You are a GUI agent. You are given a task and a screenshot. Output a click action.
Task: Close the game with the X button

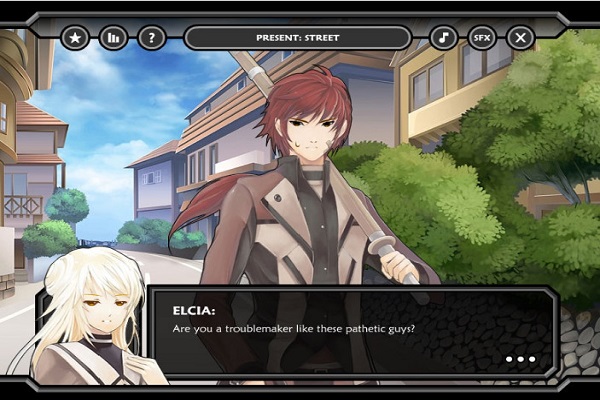click(x=520, y=38)
